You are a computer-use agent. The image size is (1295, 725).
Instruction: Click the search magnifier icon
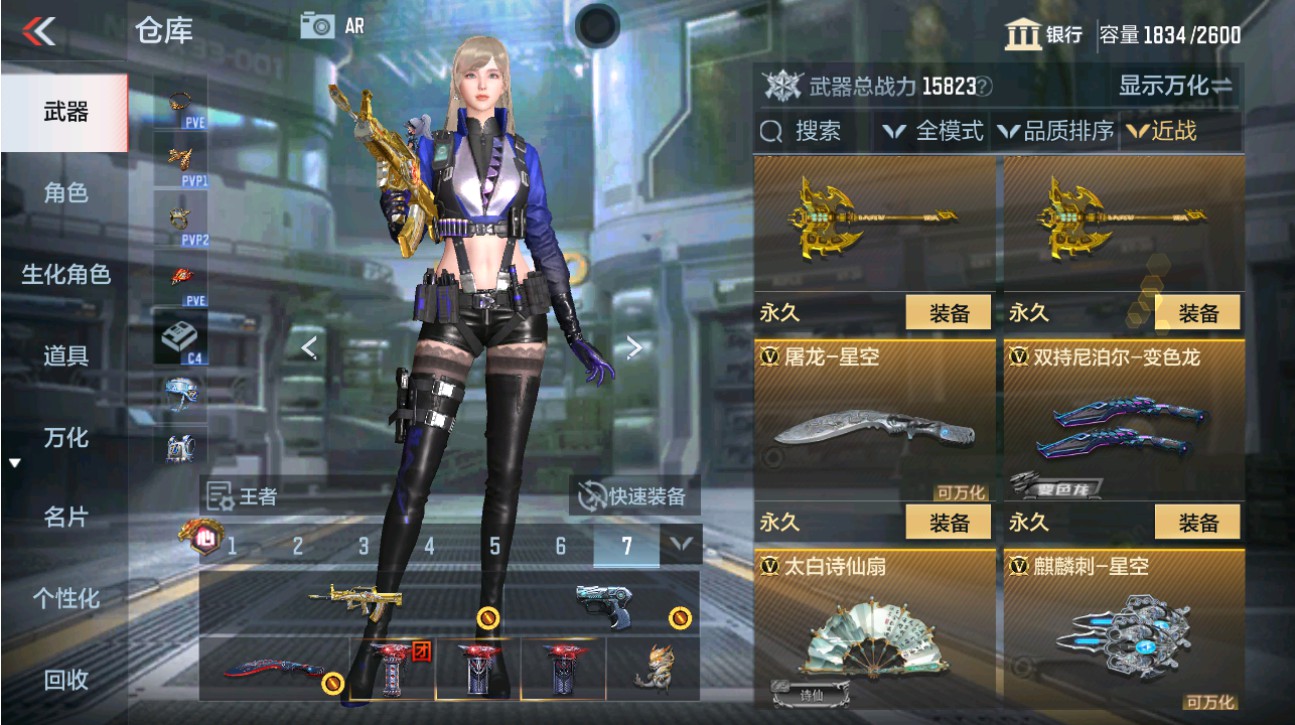(773, 130)
